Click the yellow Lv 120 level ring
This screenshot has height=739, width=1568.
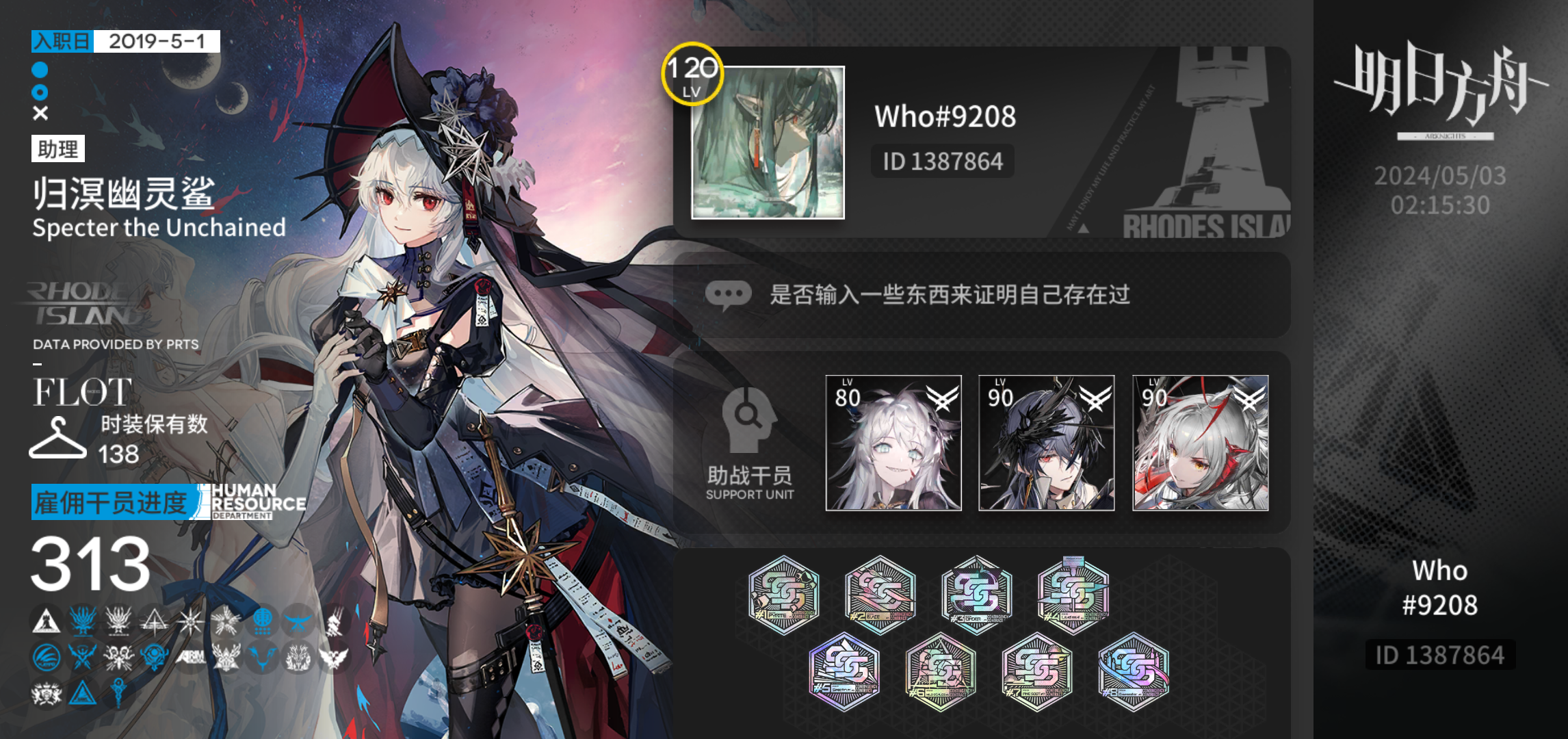pos(691,75)
